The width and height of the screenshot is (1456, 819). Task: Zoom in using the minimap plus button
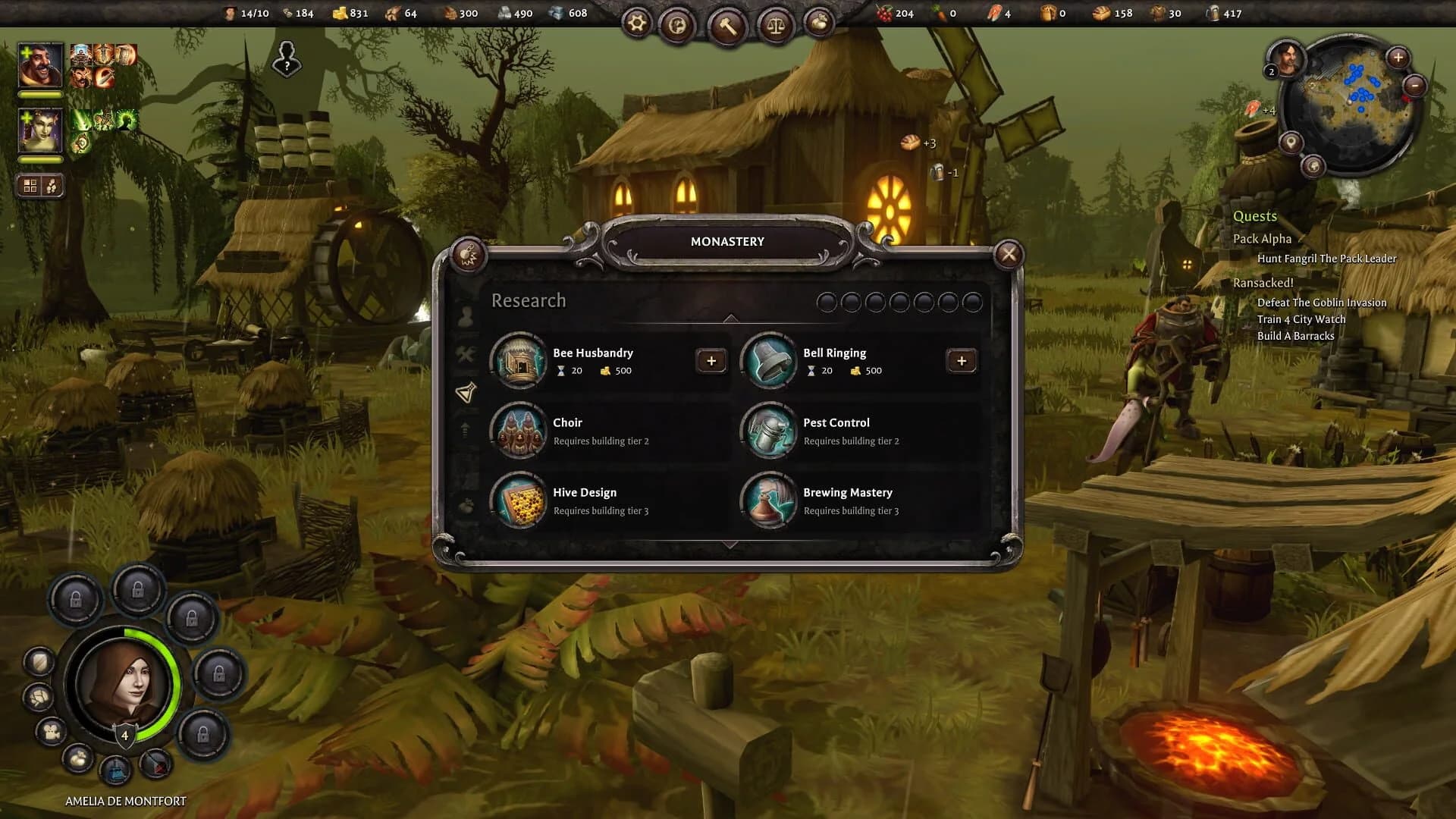point(1398,56)
